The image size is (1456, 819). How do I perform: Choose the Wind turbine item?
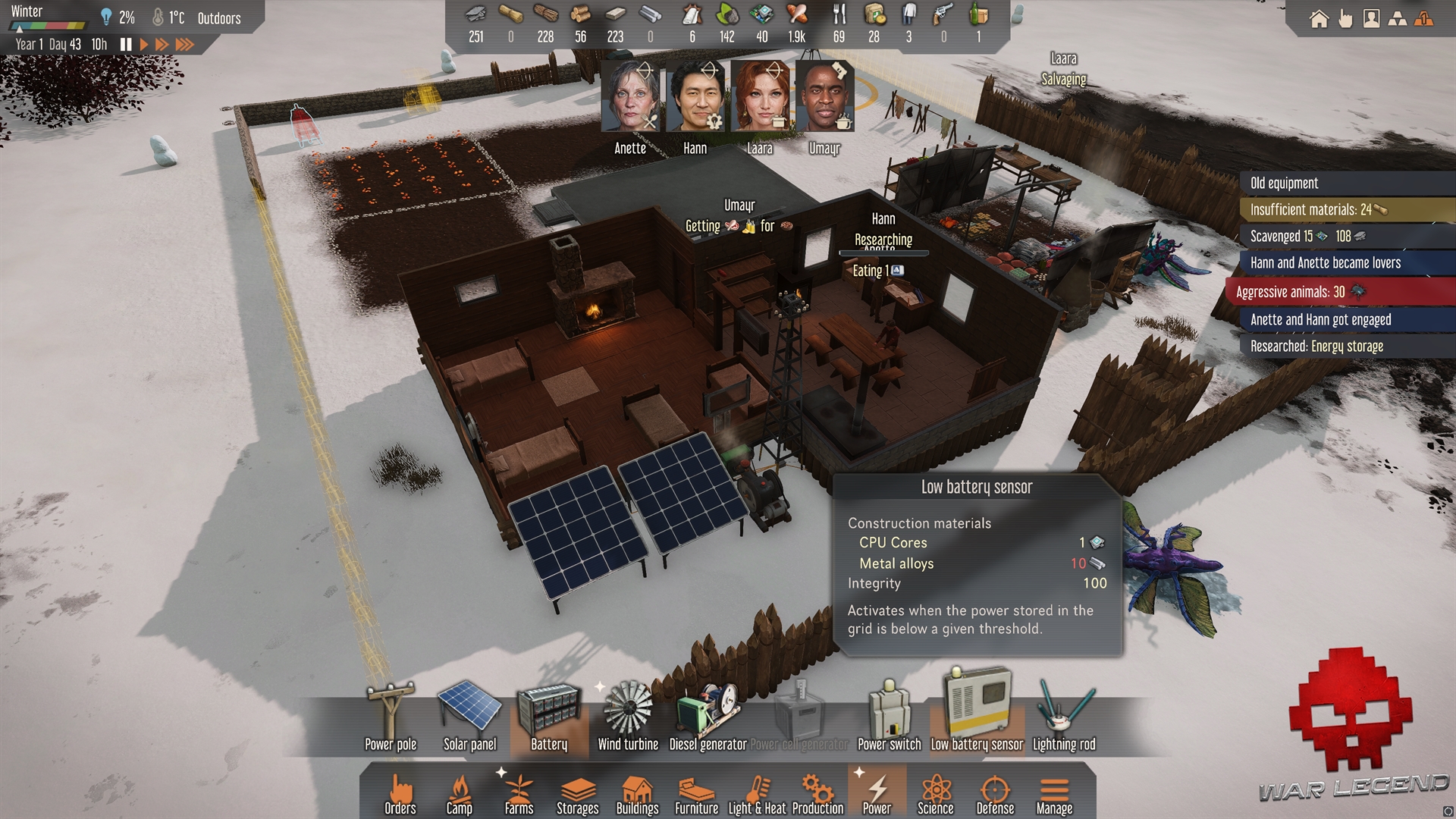(x=628, y=717)
